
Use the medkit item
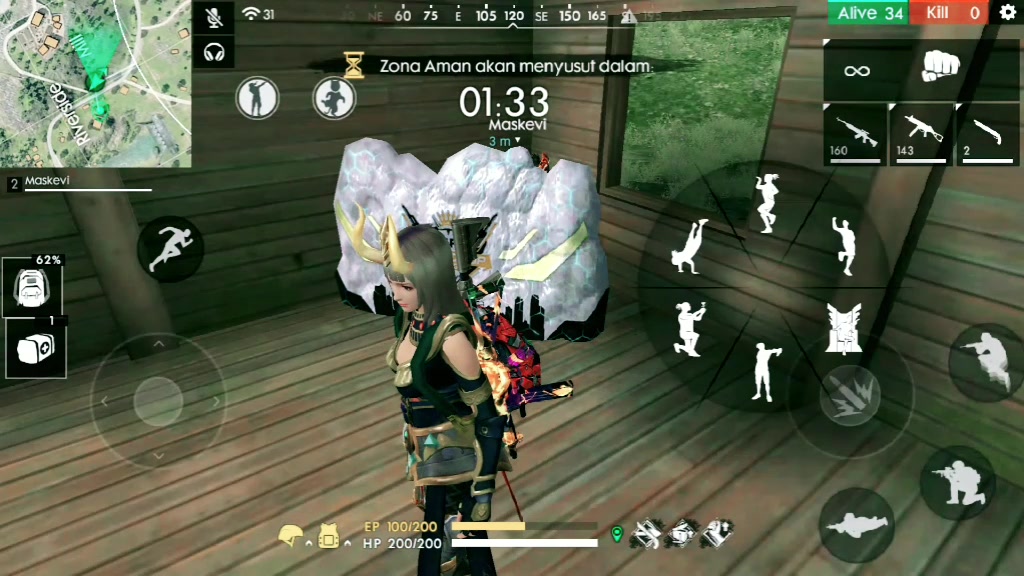coord(36,348)
